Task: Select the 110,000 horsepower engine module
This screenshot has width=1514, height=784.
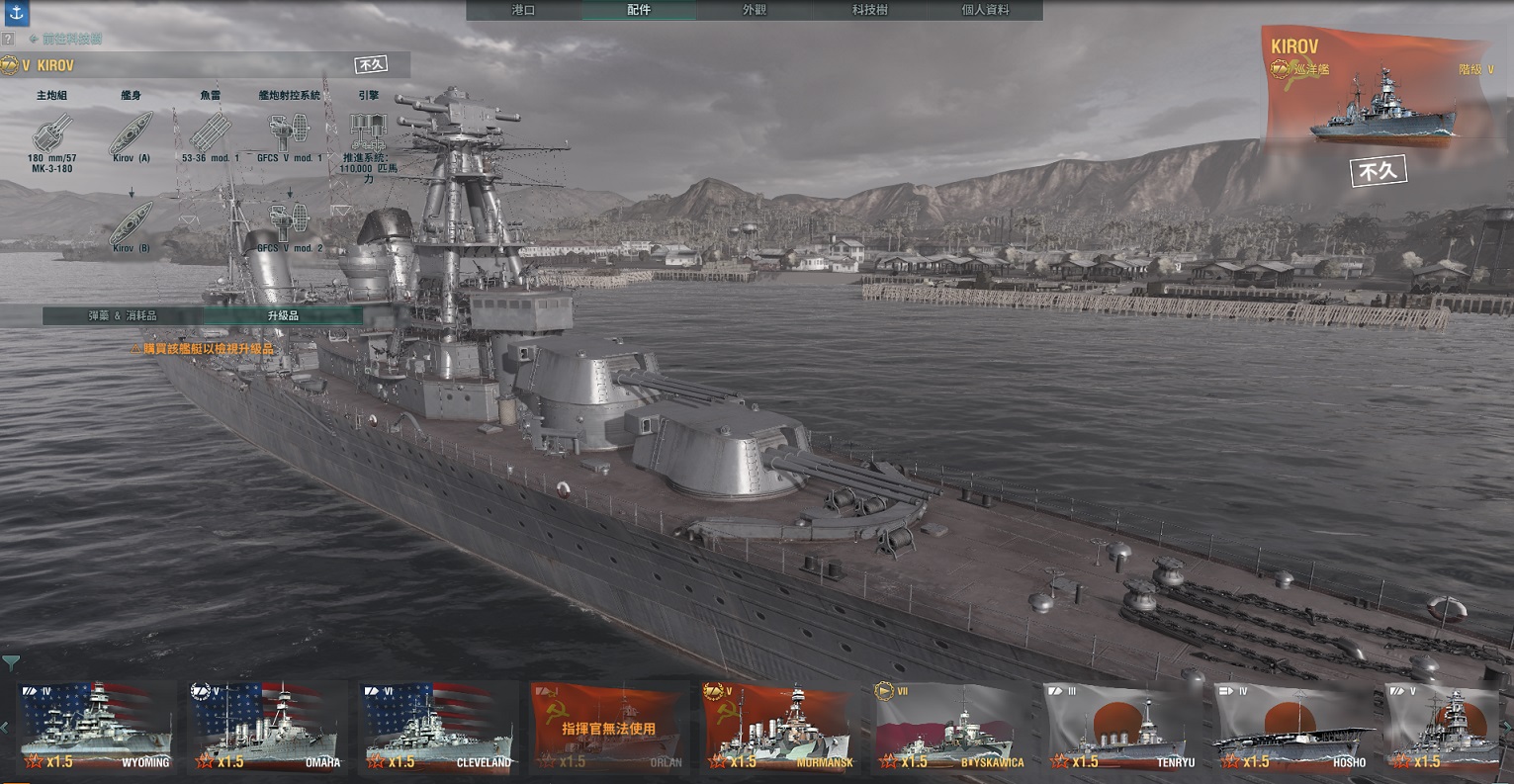Action: pos(367,132)
